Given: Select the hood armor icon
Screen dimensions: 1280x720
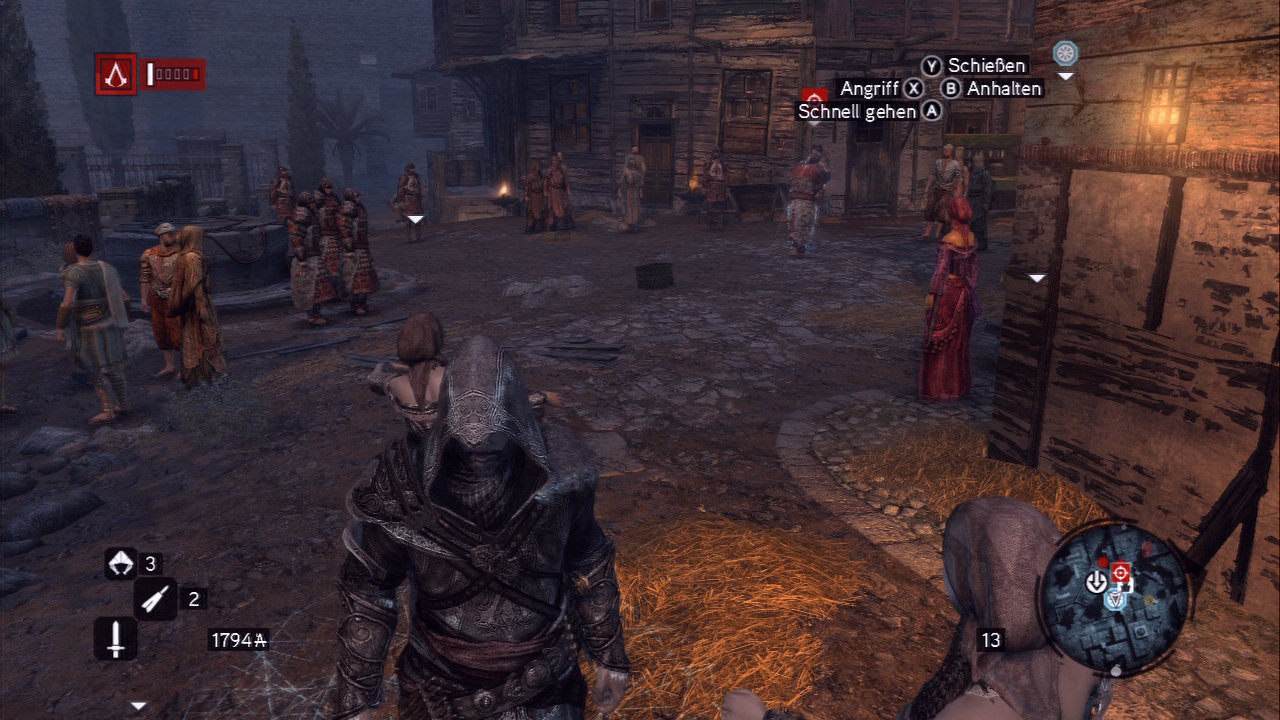Looking at the screenshot, I should pyautogui.click(x=121, y=564).
